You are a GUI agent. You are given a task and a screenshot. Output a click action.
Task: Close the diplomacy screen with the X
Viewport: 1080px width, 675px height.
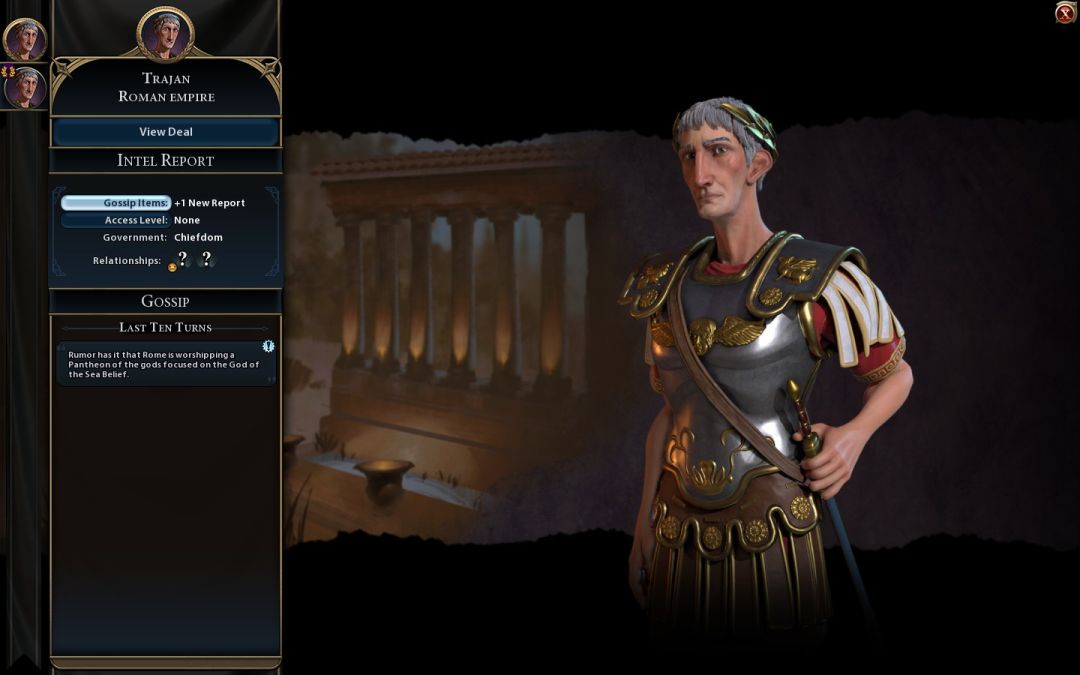[x=1066, y=13]
